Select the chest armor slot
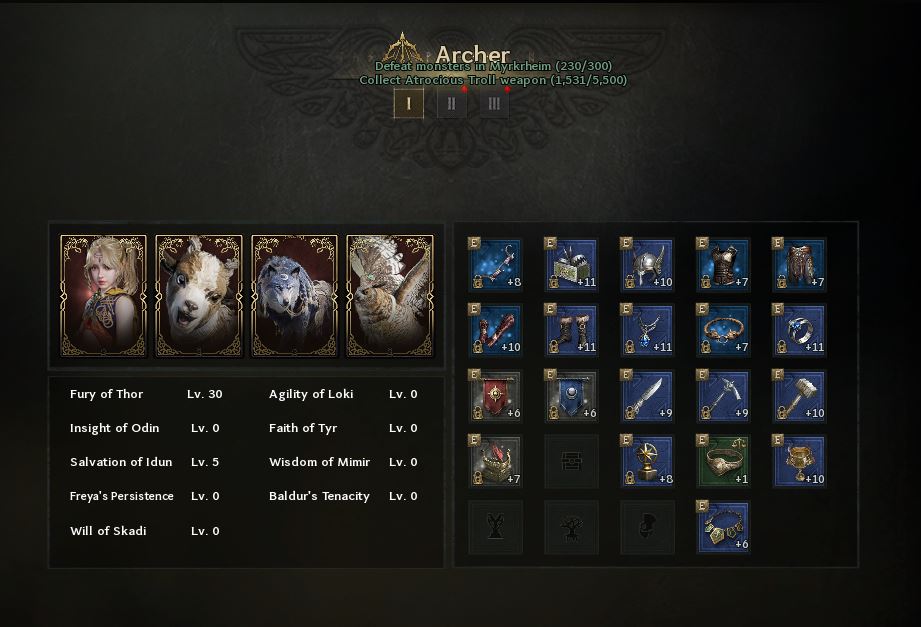 coord(724,264)
